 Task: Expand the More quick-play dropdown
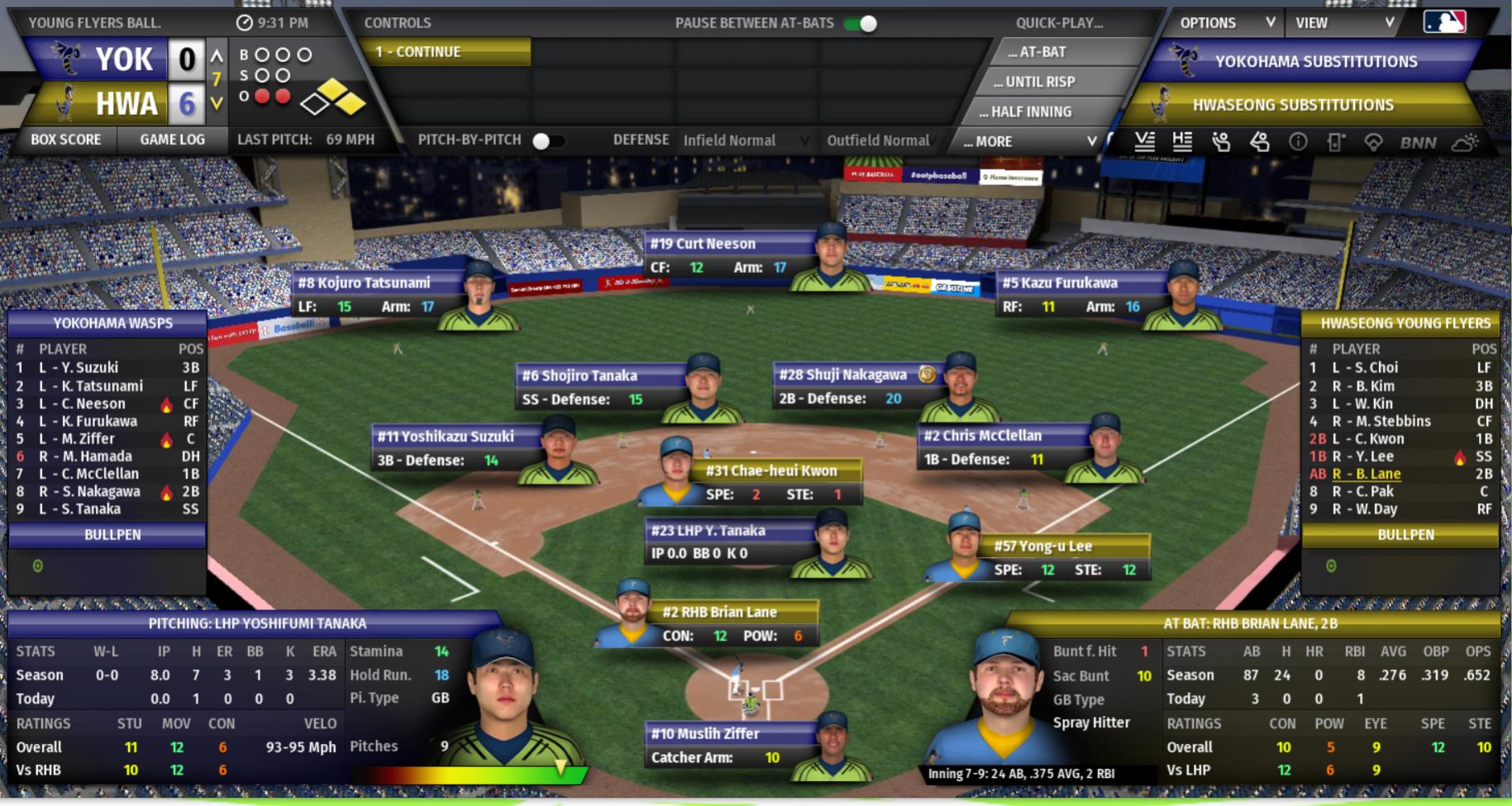coord(1028,141)
